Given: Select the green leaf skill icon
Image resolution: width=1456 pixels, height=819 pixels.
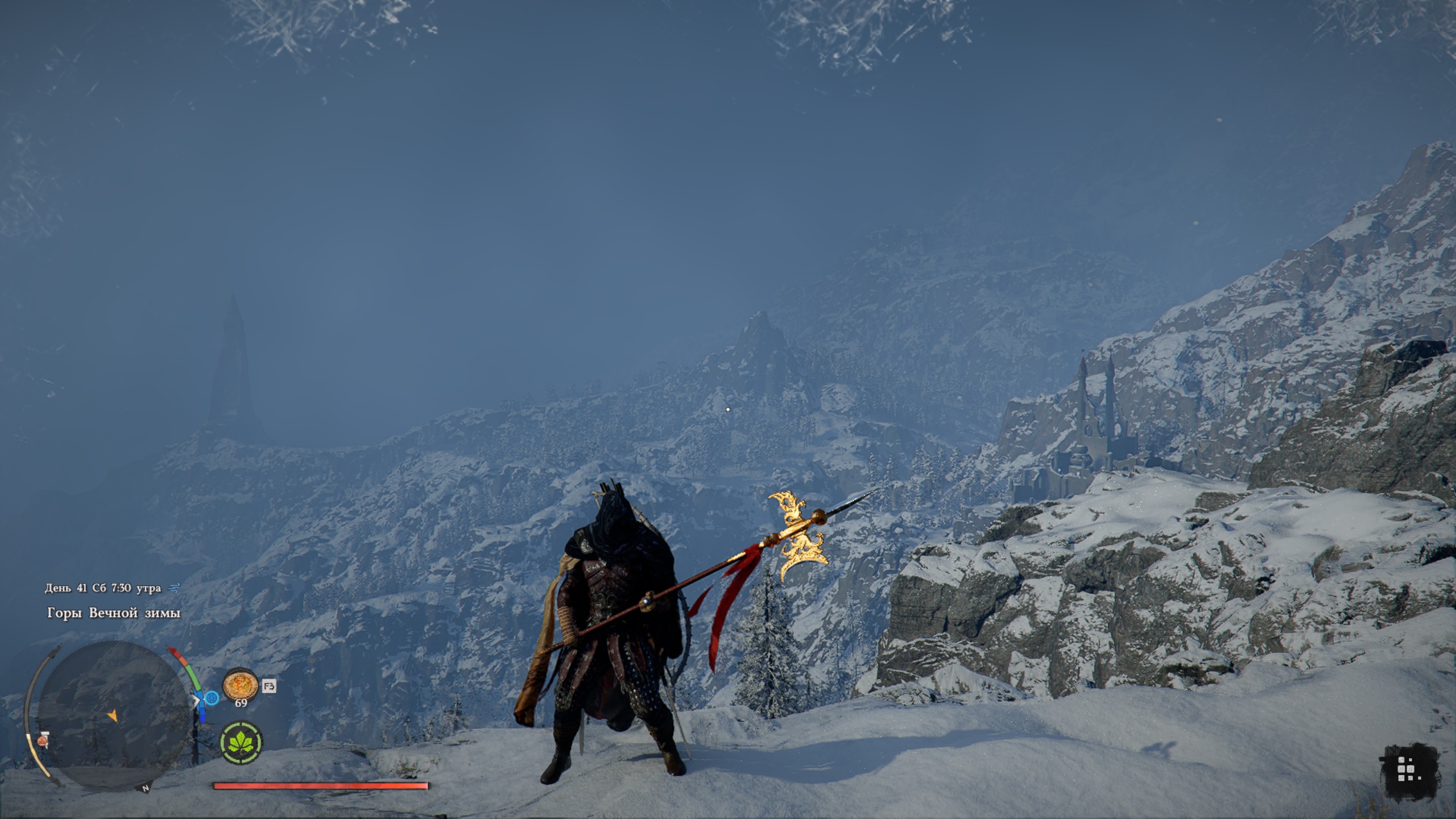Looking at the screenshot, I should 241,742.
